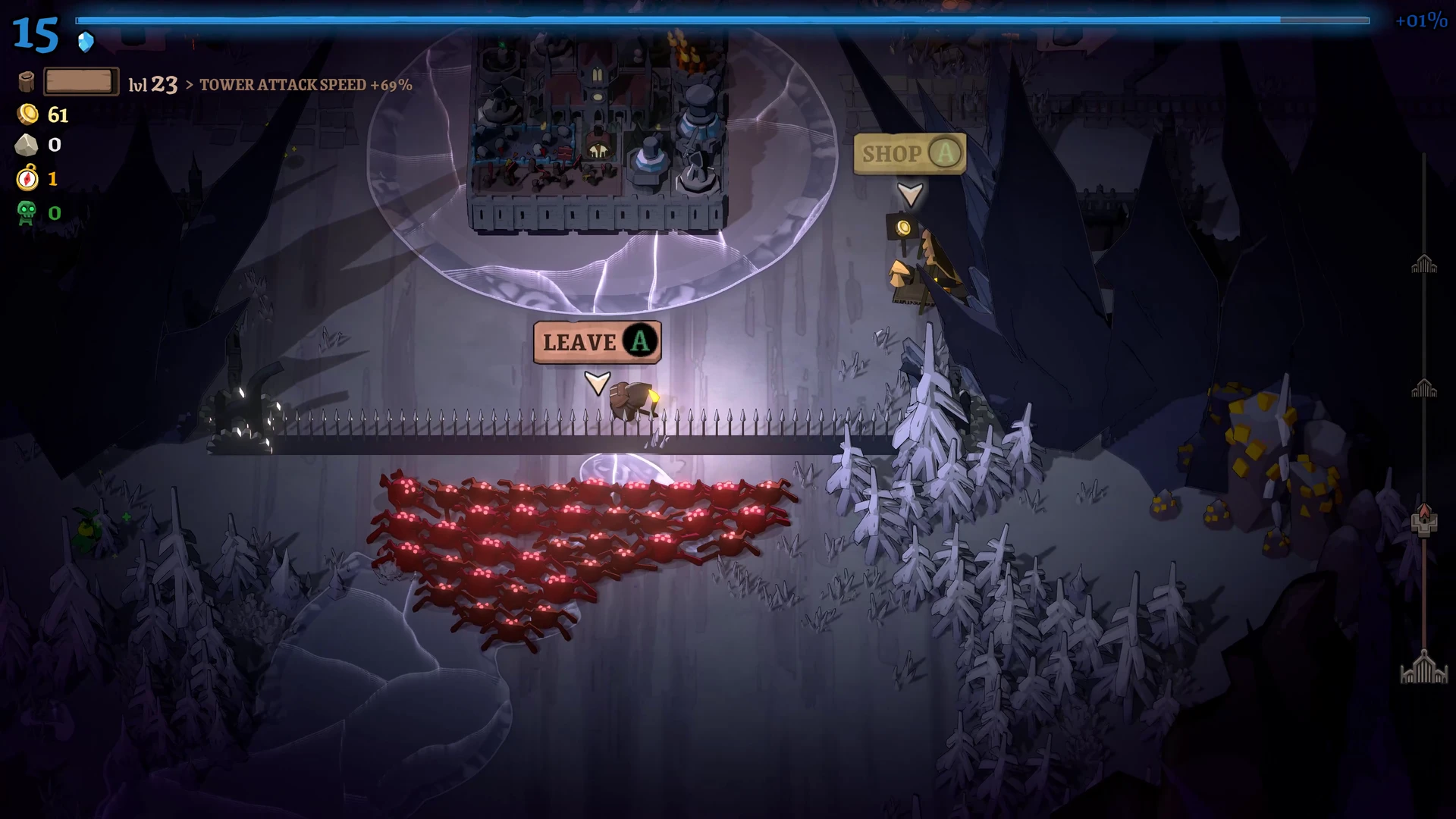Choose the LEAVE prompt above the player
The image size is (1456, 819).
pos(597,342)
